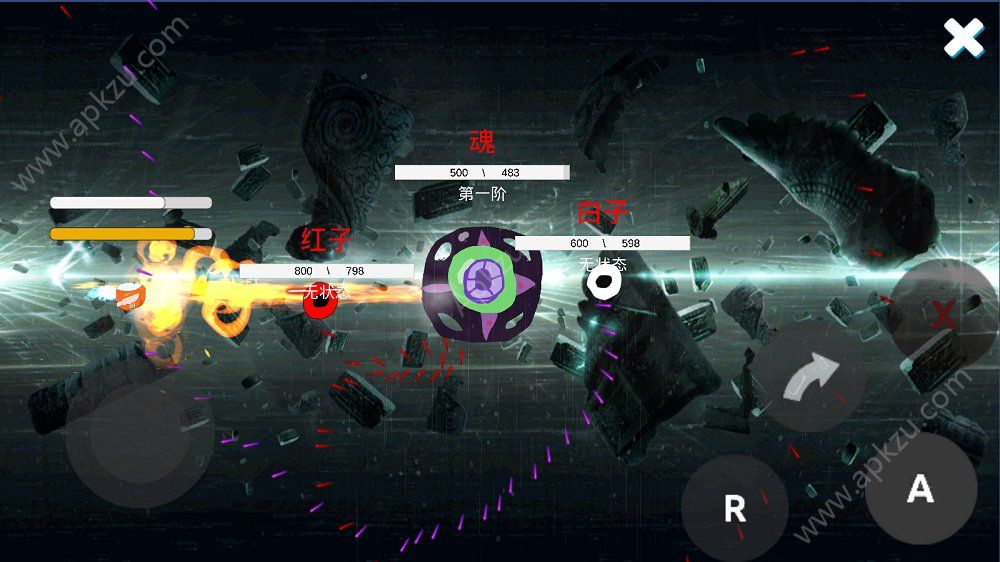Viewport: 1000px width, 562px height.
Task: Tap the A attack button
Action: pyautogui.click(x=920, y=488)
